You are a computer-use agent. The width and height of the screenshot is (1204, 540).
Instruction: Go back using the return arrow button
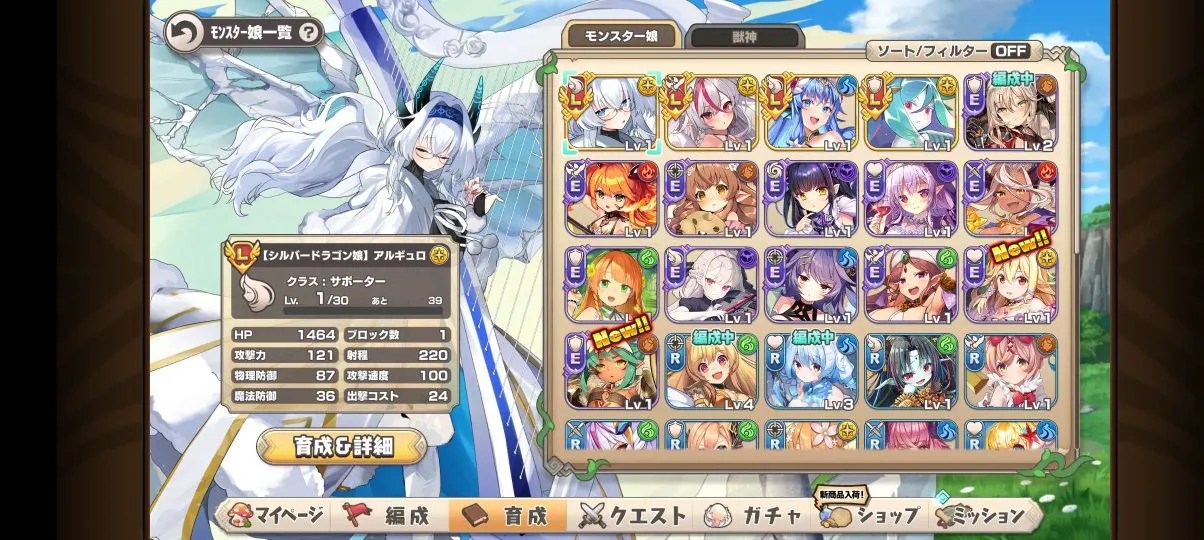click(183, 33)
